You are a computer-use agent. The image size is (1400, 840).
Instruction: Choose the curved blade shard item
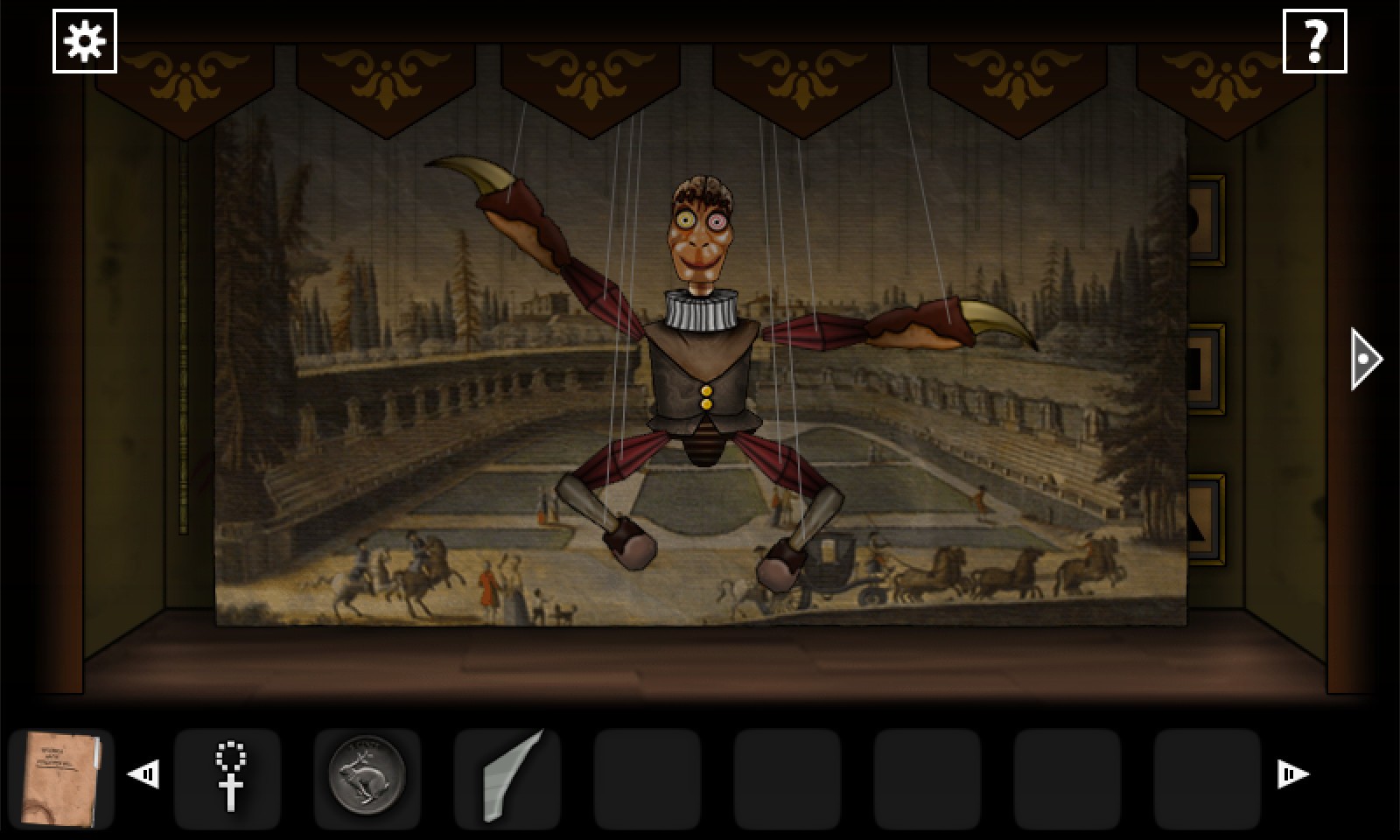508,777
